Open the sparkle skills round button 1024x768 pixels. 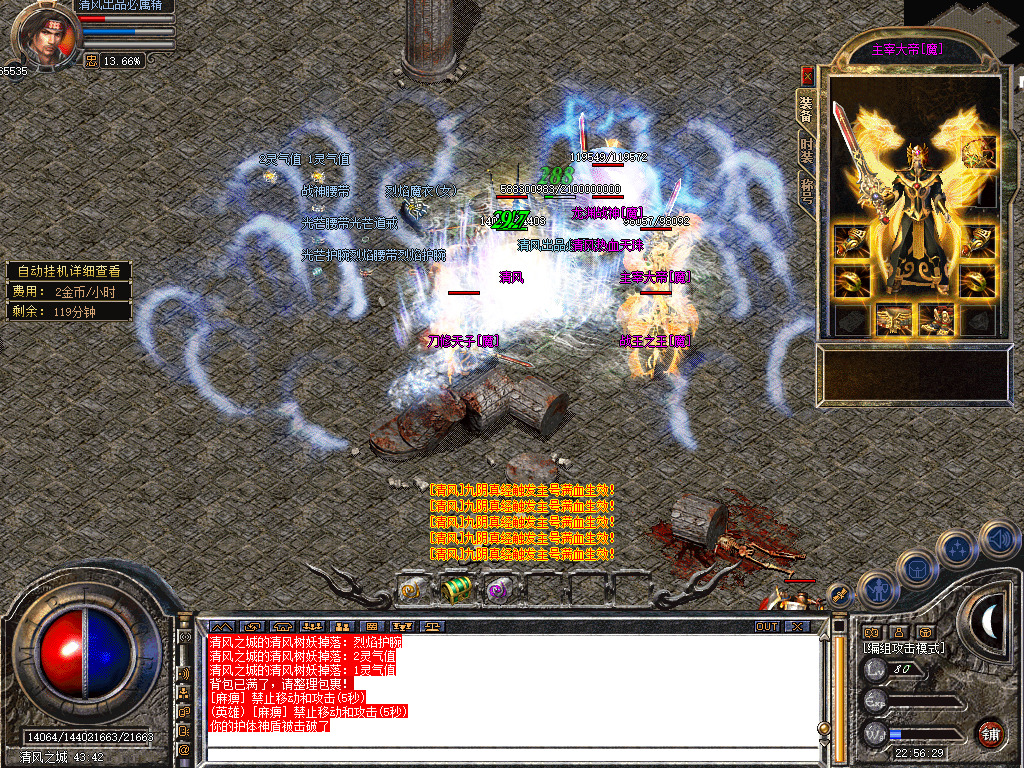click(x=957, y=548)
